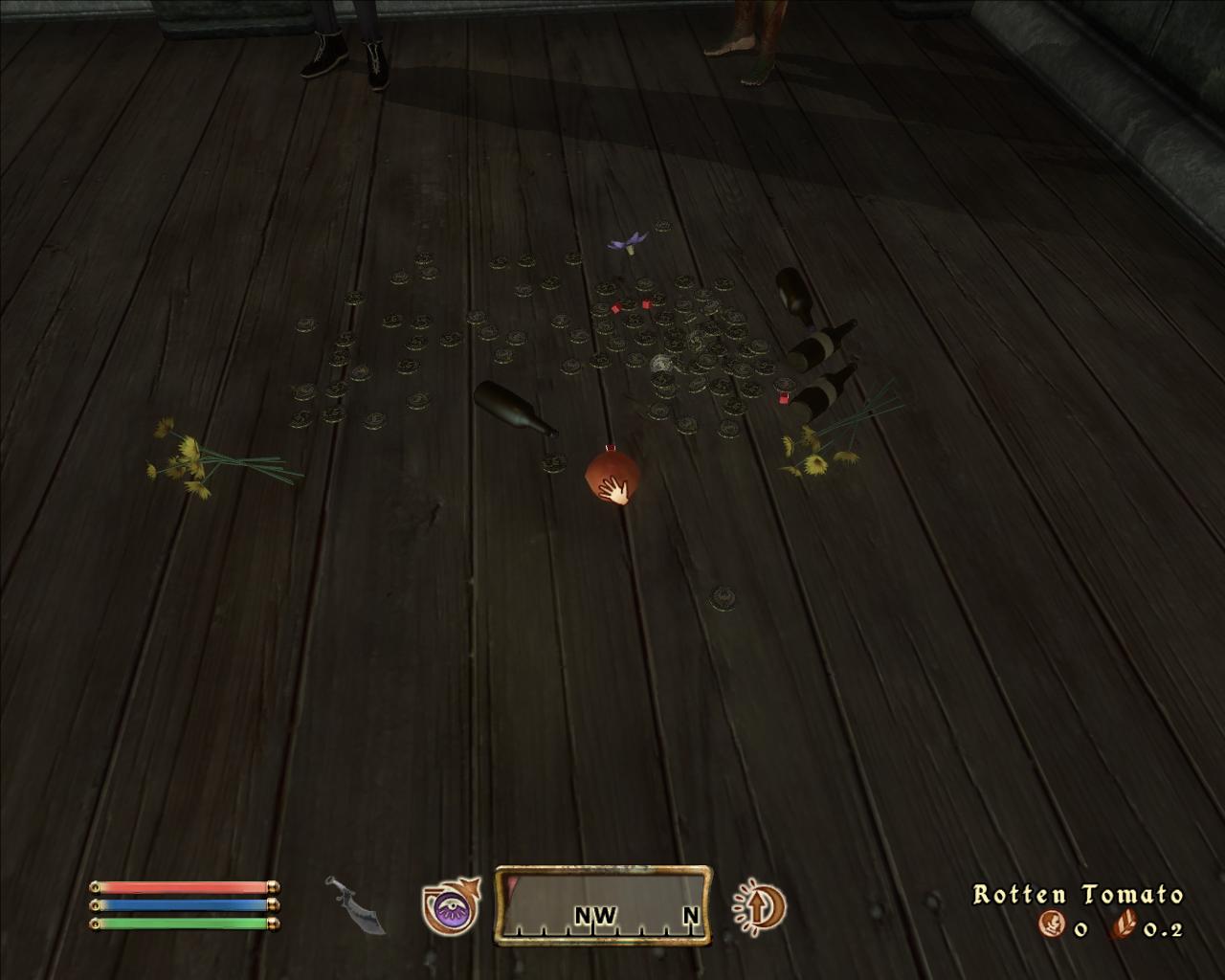This screenshot has width=1225, height=980.
Task: Click the compass bar showing NW
Action: [603, 904]
